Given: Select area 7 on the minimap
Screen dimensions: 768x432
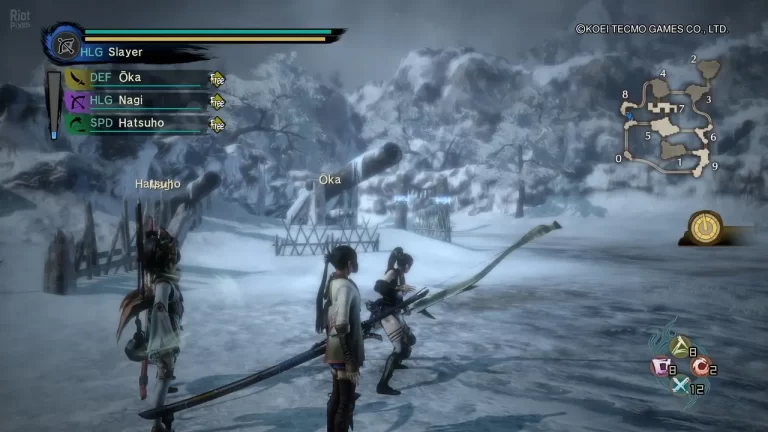Looking at the screenshot, I should (681, 108).
